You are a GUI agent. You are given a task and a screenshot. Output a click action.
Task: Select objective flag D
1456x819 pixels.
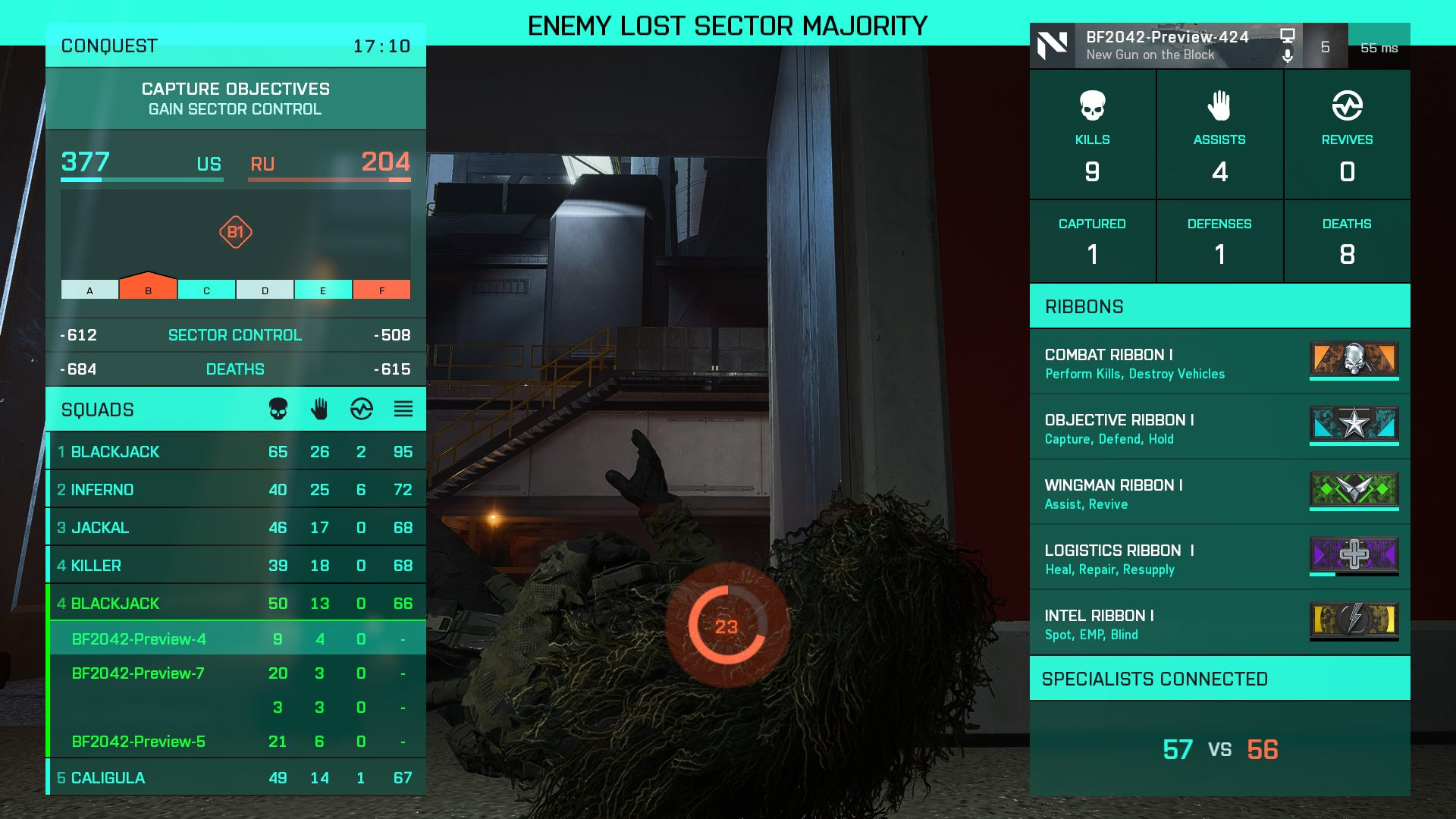(x=265, y=290)
